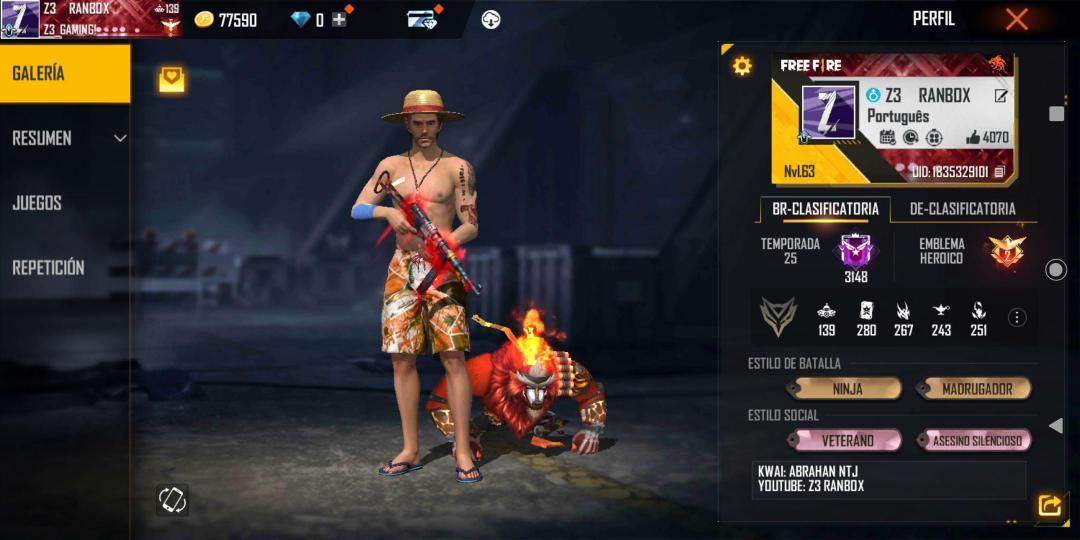
Task: Open the three-dot more stats menu
Action: [x=1017, y=318]
